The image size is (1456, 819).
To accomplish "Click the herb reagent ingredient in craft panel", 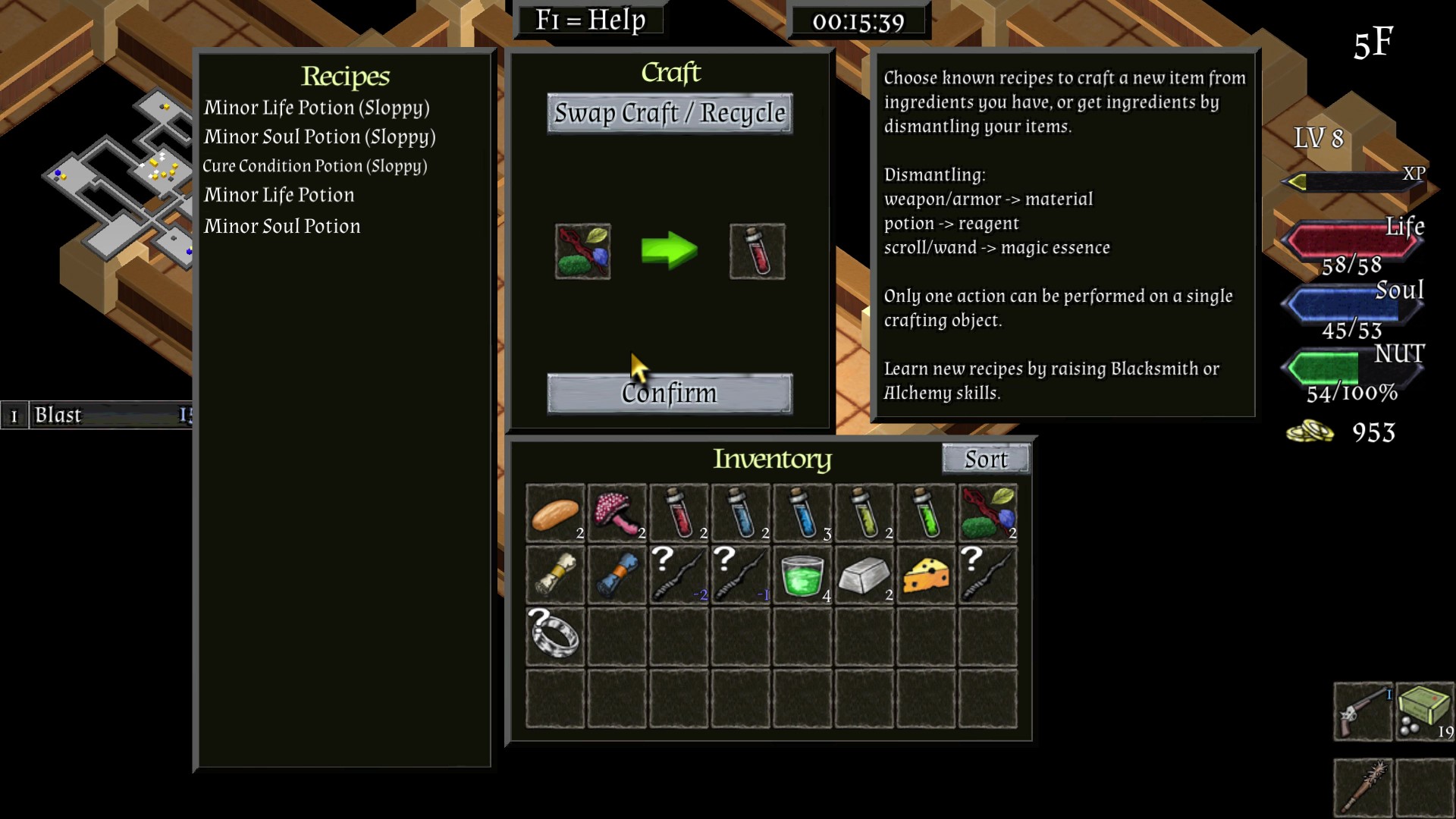I will pos(582,251).
